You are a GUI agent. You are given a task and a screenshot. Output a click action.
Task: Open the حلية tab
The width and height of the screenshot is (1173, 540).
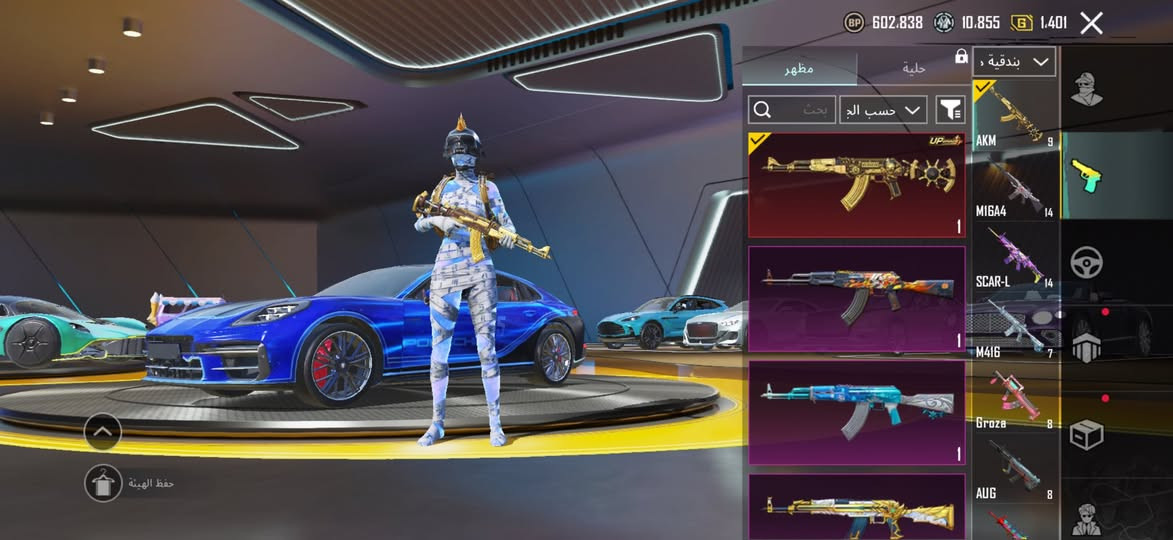click(913, 68)
